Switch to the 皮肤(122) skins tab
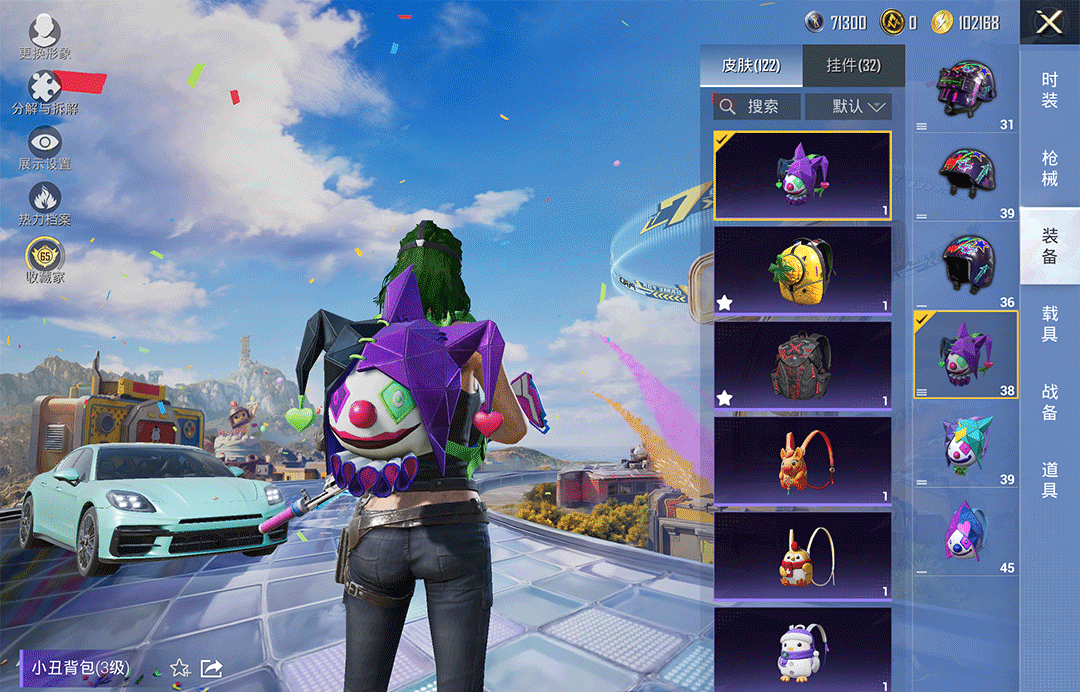Viewport: 1080px width, 692px height. tap(751, 66)
